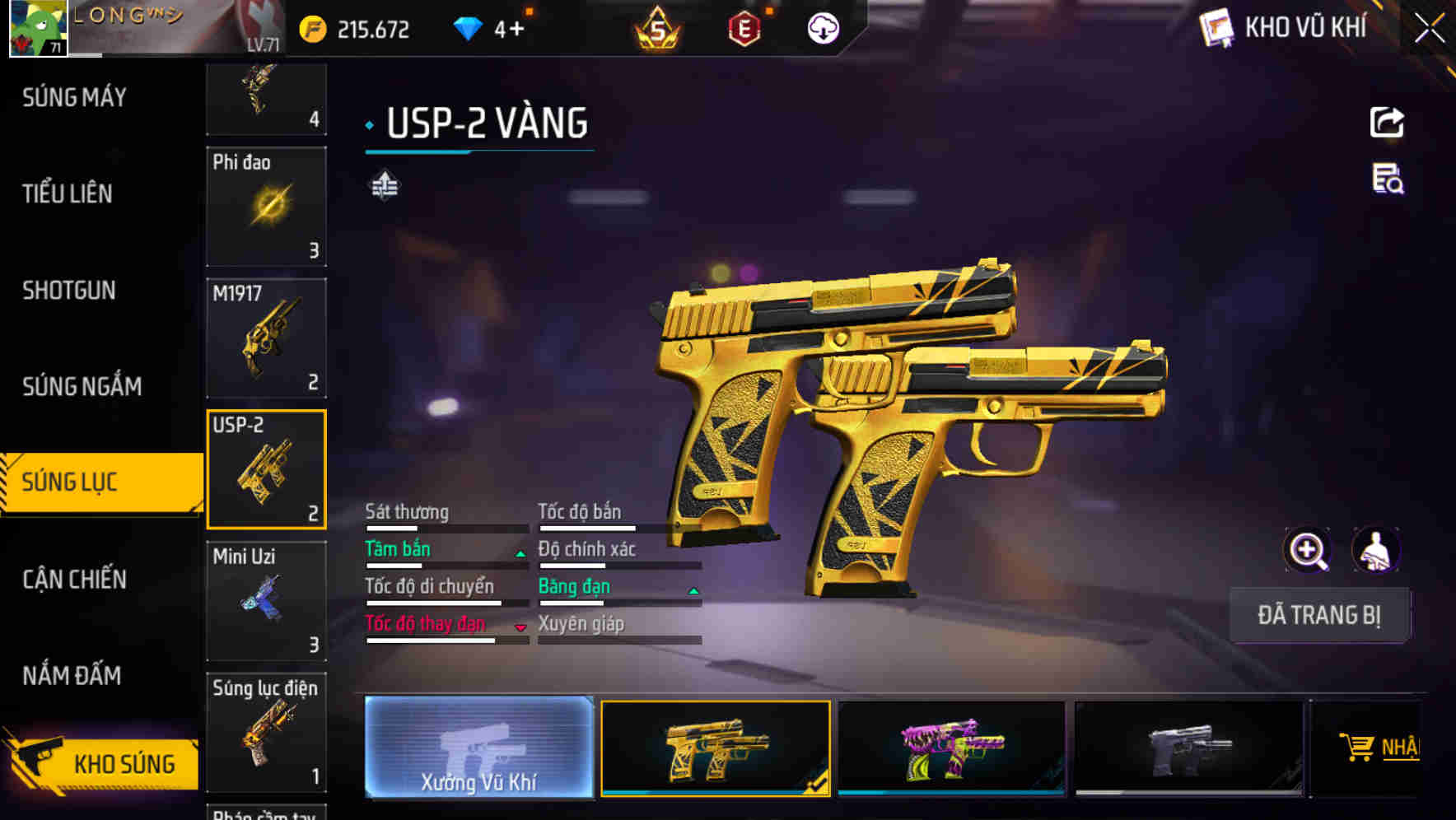Open the Xưởng Vũ Khí workshop tile

click(x=478, y=748)
